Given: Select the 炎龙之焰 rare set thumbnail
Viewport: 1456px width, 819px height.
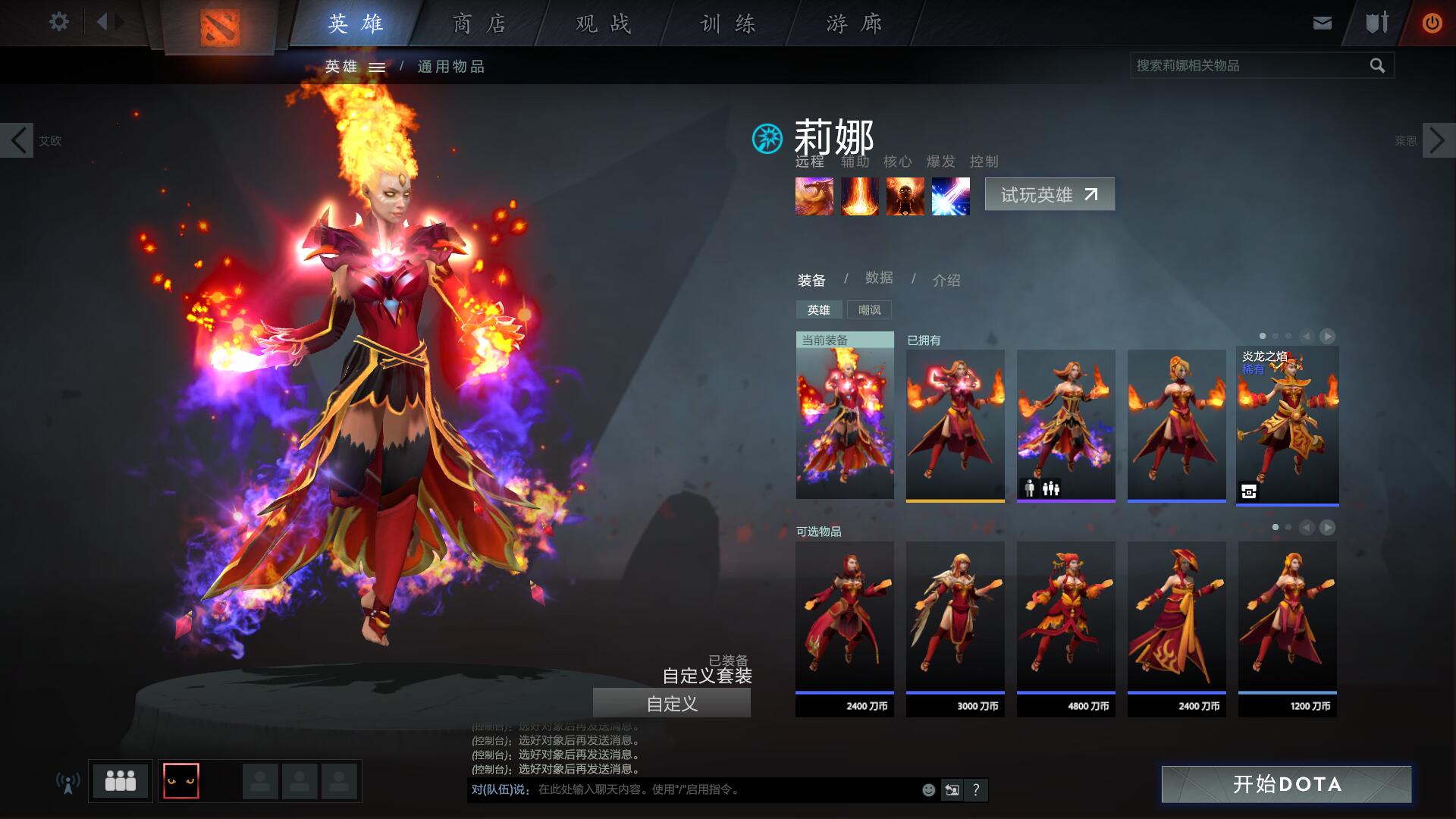Looking at the screenshot, I should click(x=1287, y=425).
